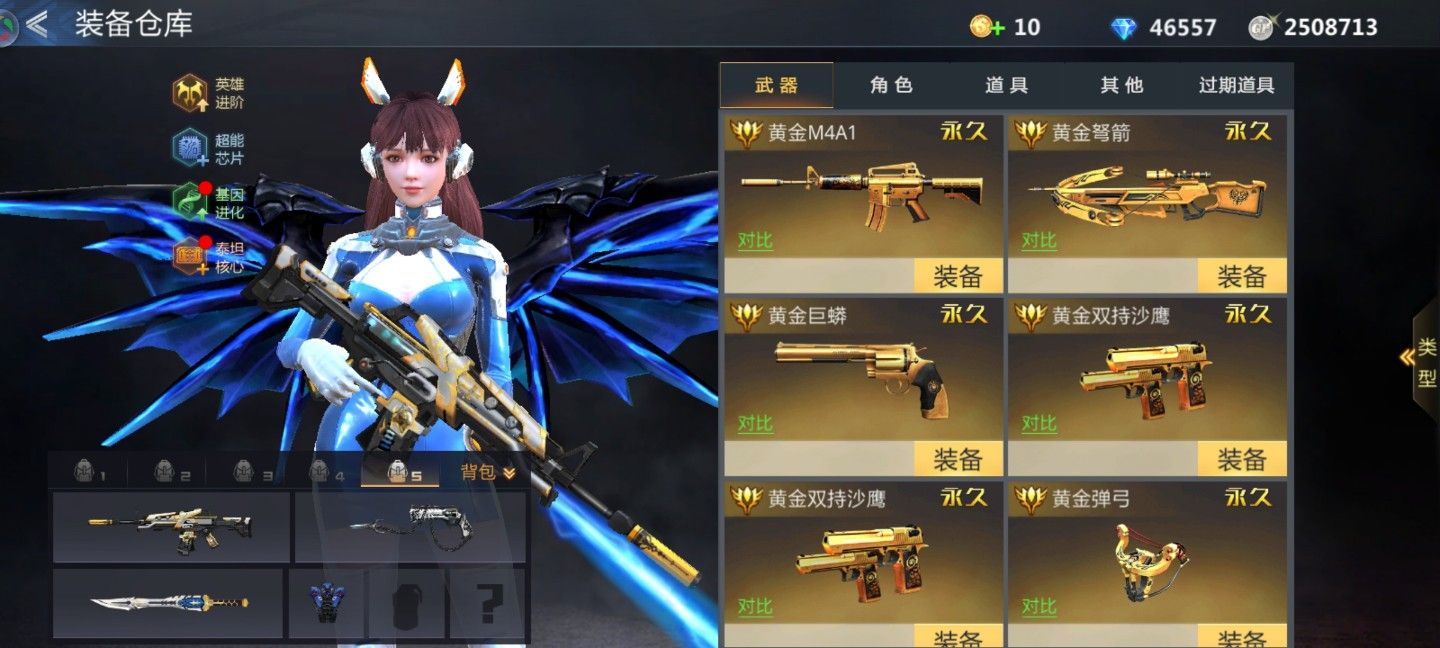Equip the 黄金弩箭 crossbow
The width and height of the screenshot is (1440, 648).
pyautogui.click(x=1242, y=276)
